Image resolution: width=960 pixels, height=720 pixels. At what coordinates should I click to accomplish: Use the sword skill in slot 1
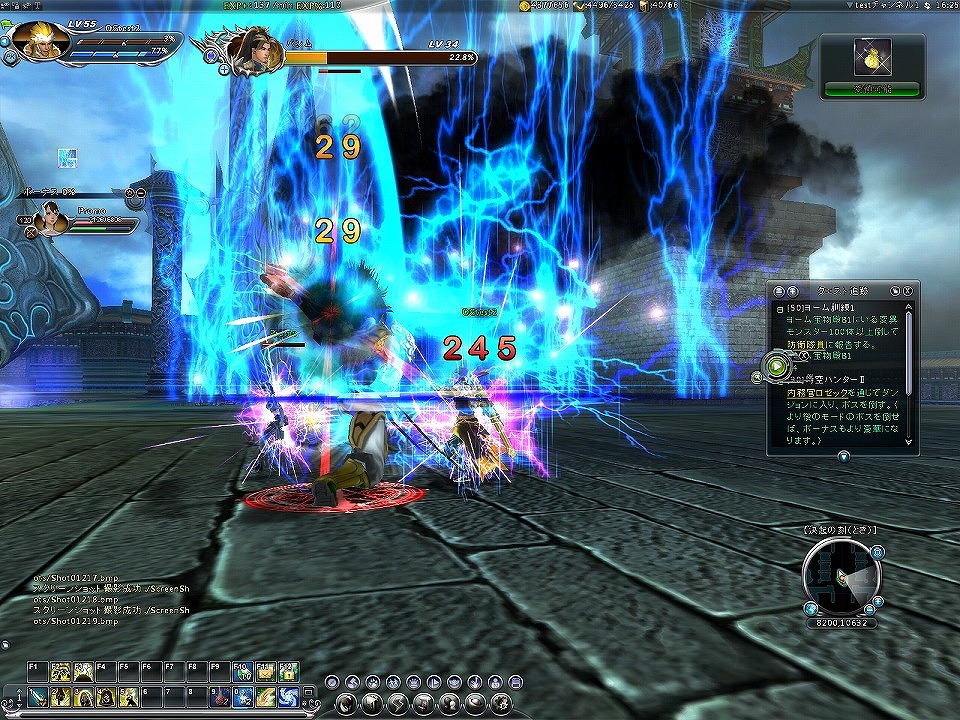[x=38, y=696]
